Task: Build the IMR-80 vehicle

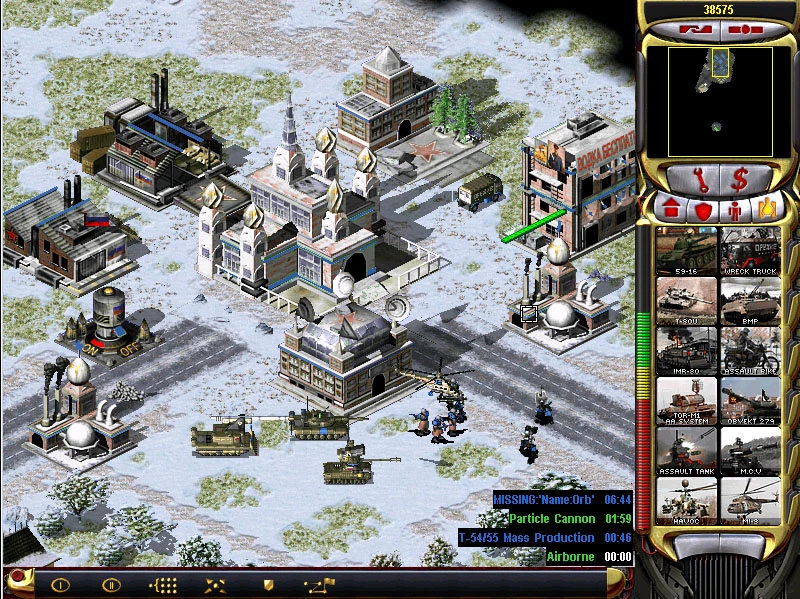Action: coord(687,350)
